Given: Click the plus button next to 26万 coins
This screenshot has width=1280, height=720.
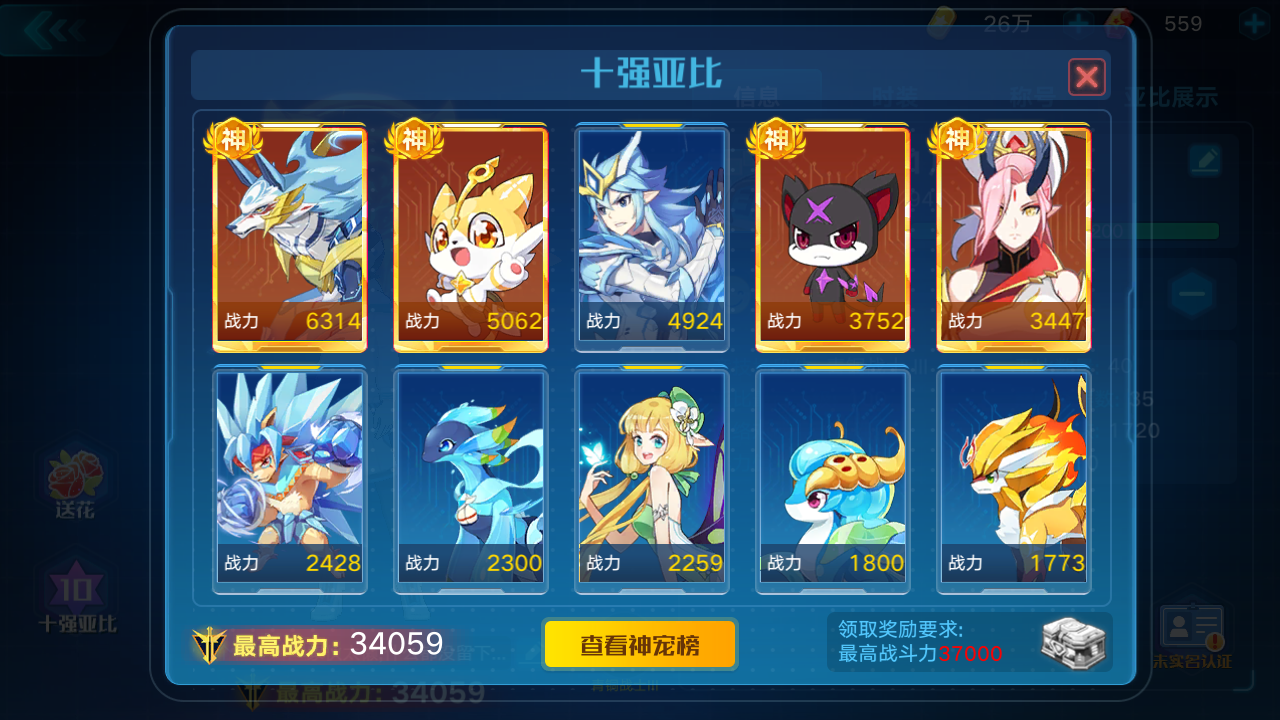Looking at the screenshot, I should click(1077, 24).
